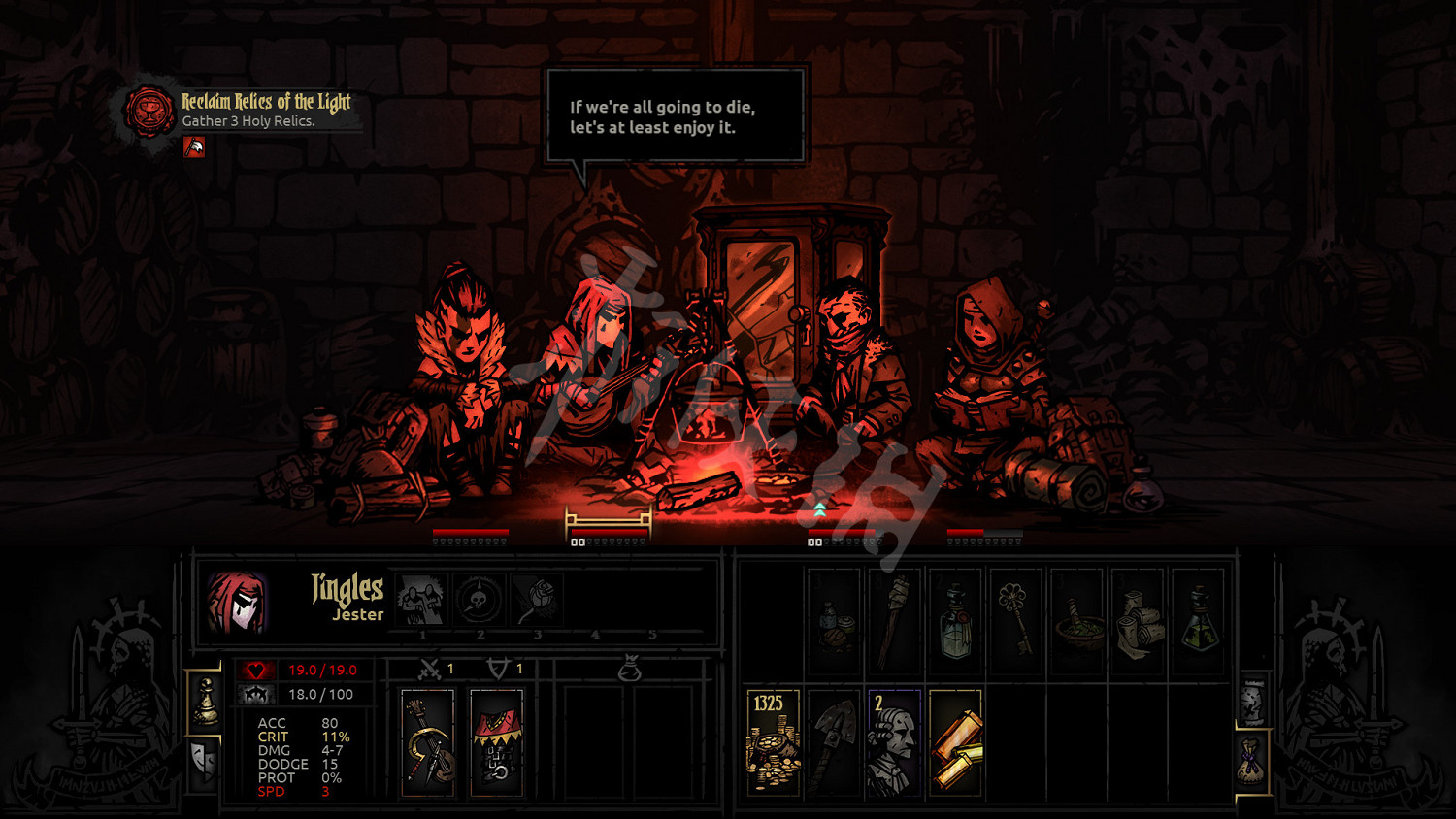Switch to the theater mask tab
The height and width of the screenshot is (819, 1456).
tap(204, 761)
